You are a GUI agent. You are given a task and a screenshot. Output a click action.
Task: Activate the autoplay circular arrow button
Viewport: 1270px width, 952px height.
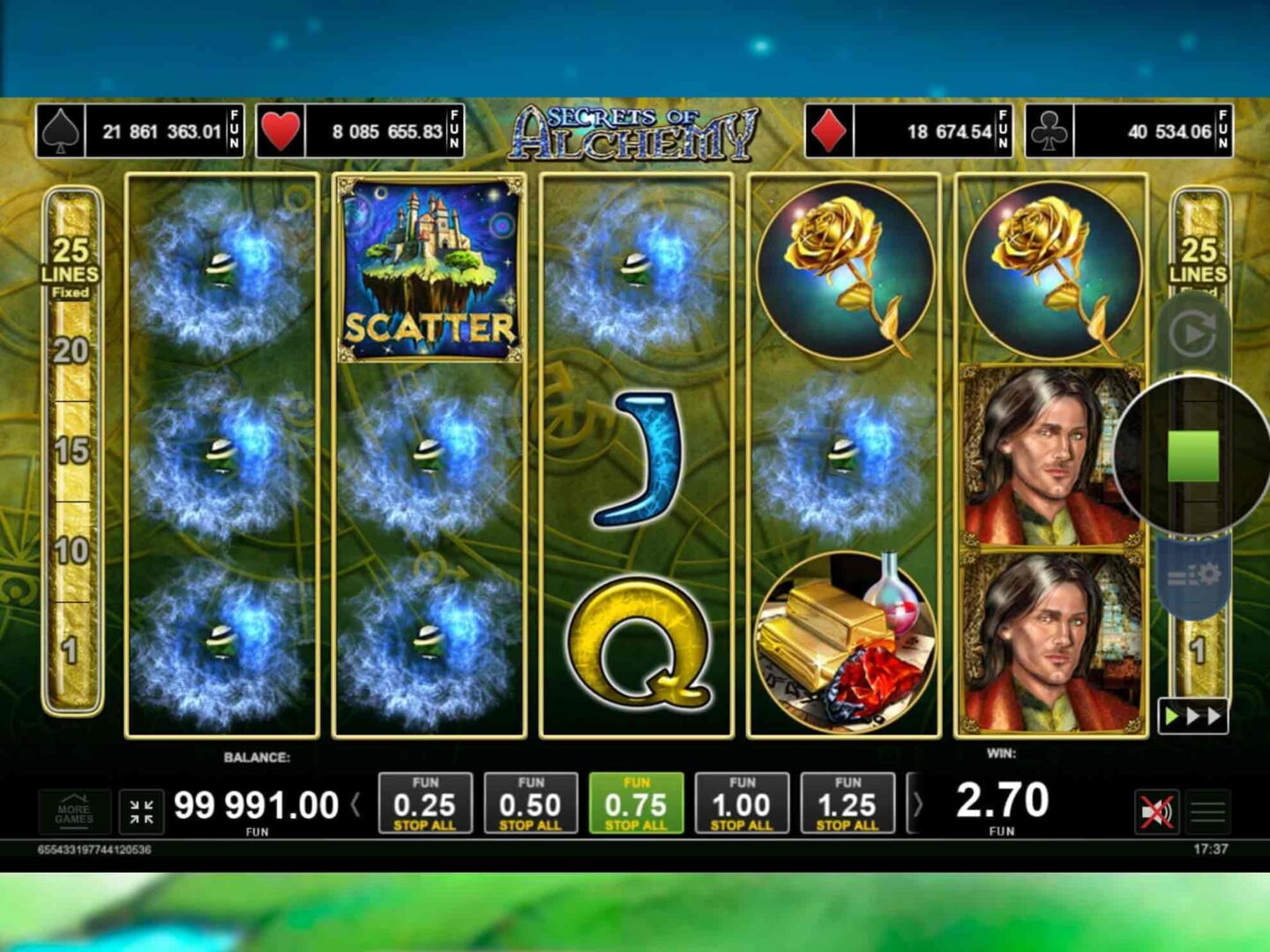coord(1192,334)
